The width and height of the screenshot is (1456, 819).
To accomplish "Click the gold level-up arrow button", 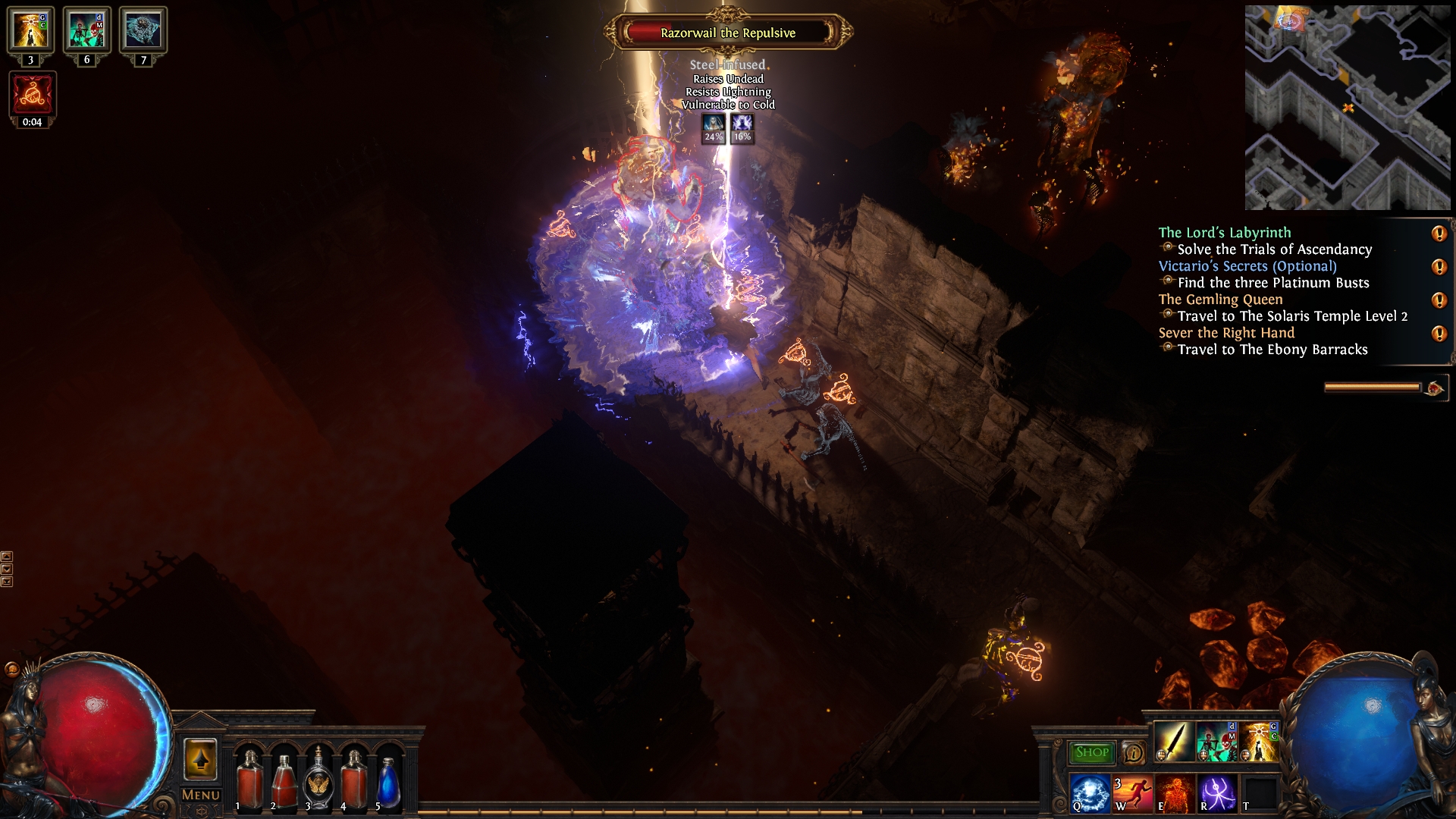I will tap(200, 758).
